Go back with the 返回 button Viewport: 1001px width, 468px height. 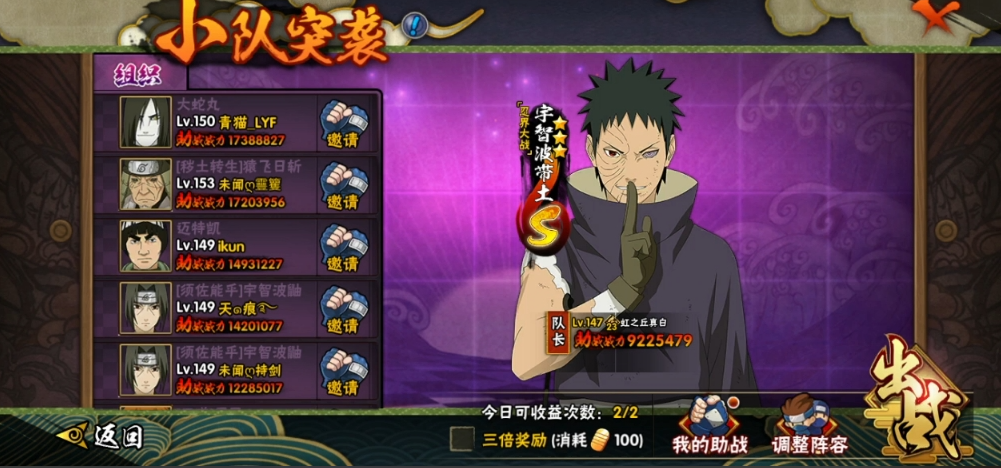click(x=103, y=436)
